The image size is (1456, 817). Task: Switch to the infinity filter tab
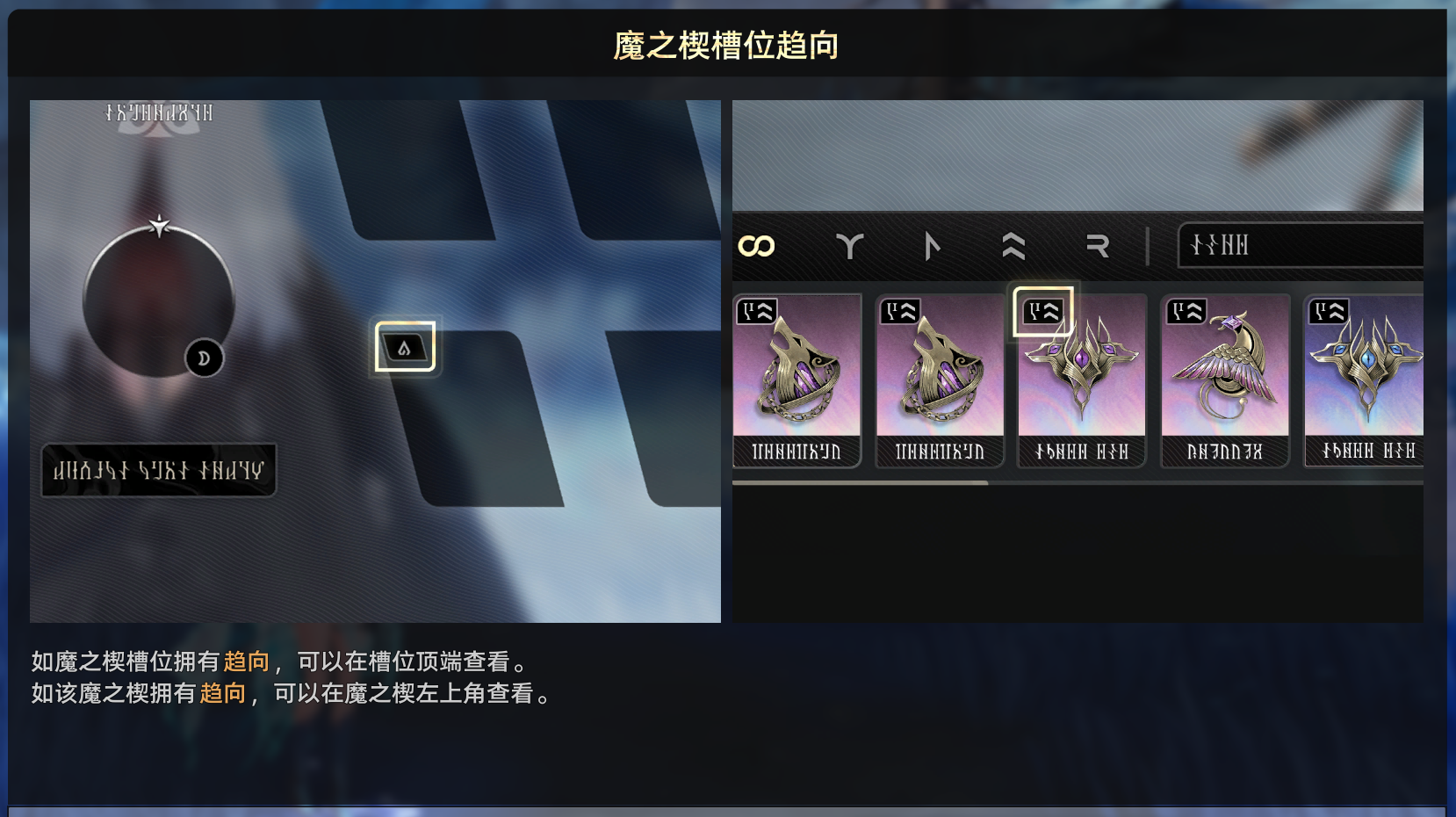pos(756,247)
